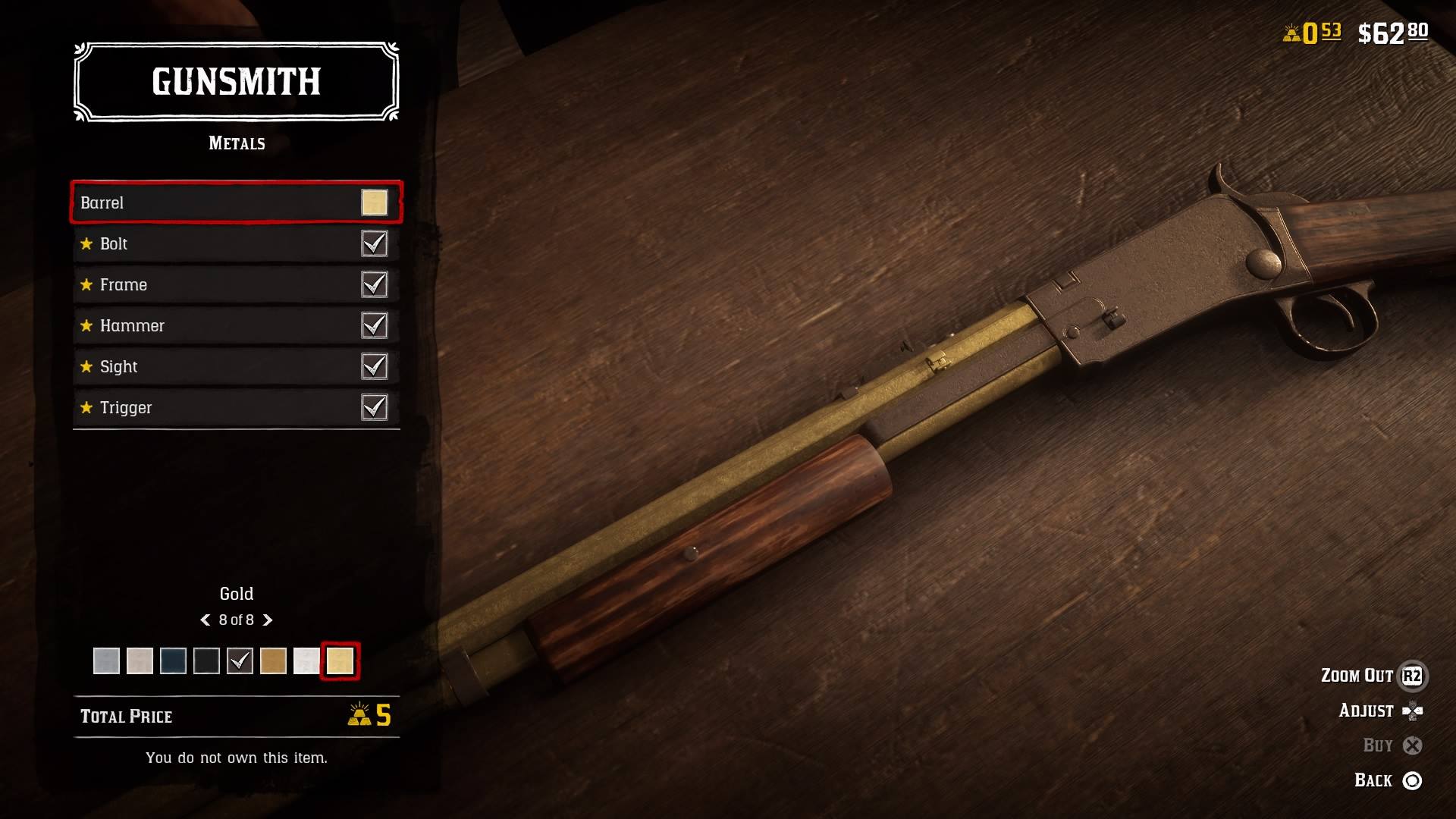Select the checkmarked owned metal swatch

coord(240,661)
